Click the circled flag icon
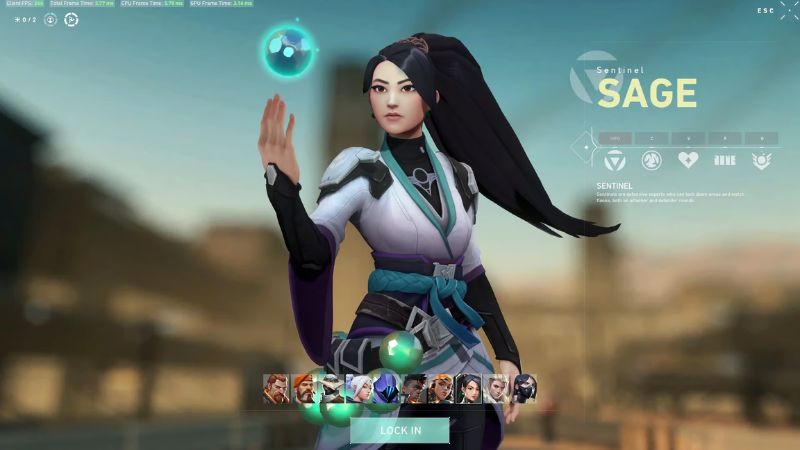This screenshot has height=450, width=800. [71, 19]
